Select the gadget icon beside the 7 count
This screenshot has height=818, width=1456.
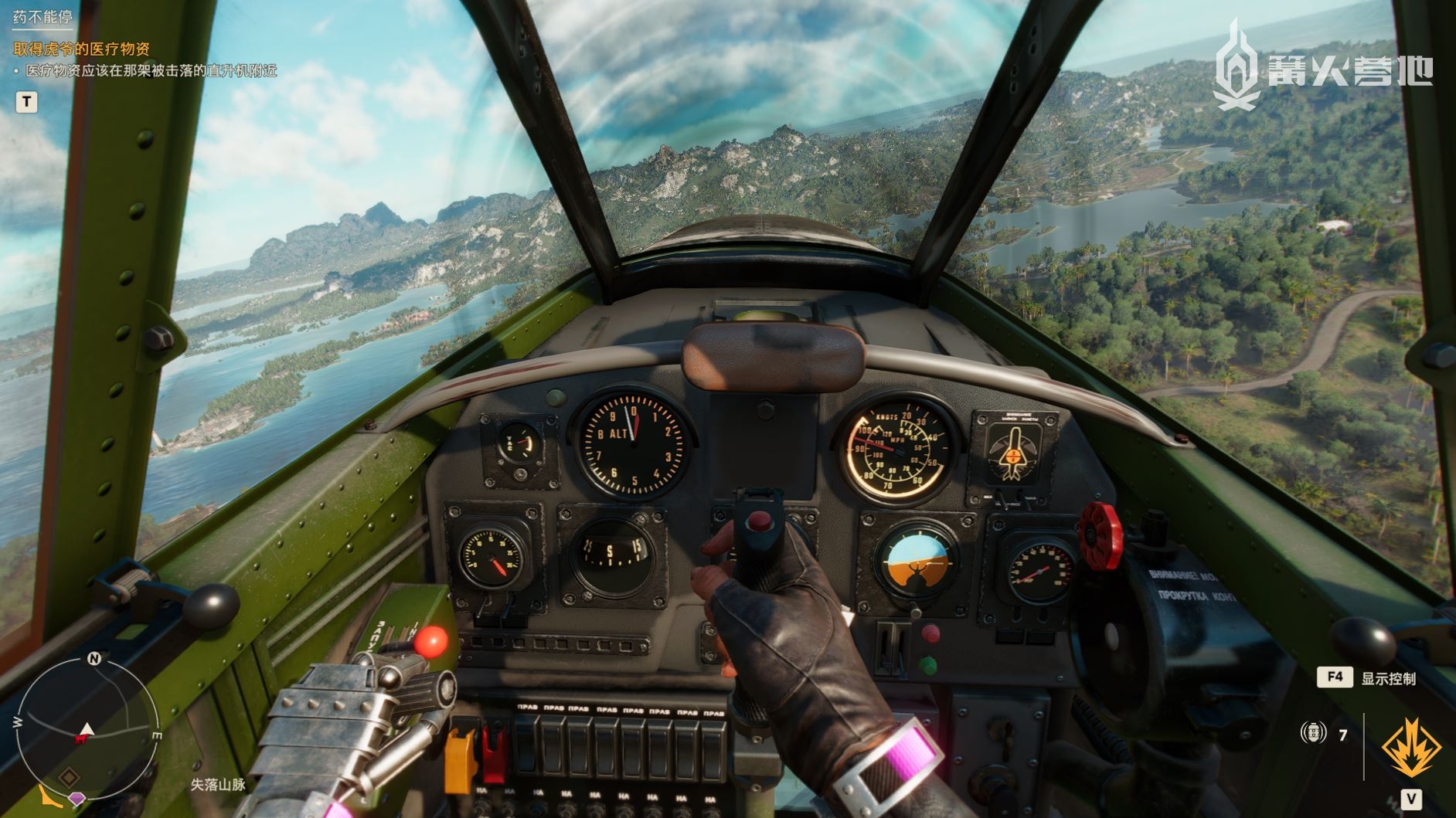1313,733
